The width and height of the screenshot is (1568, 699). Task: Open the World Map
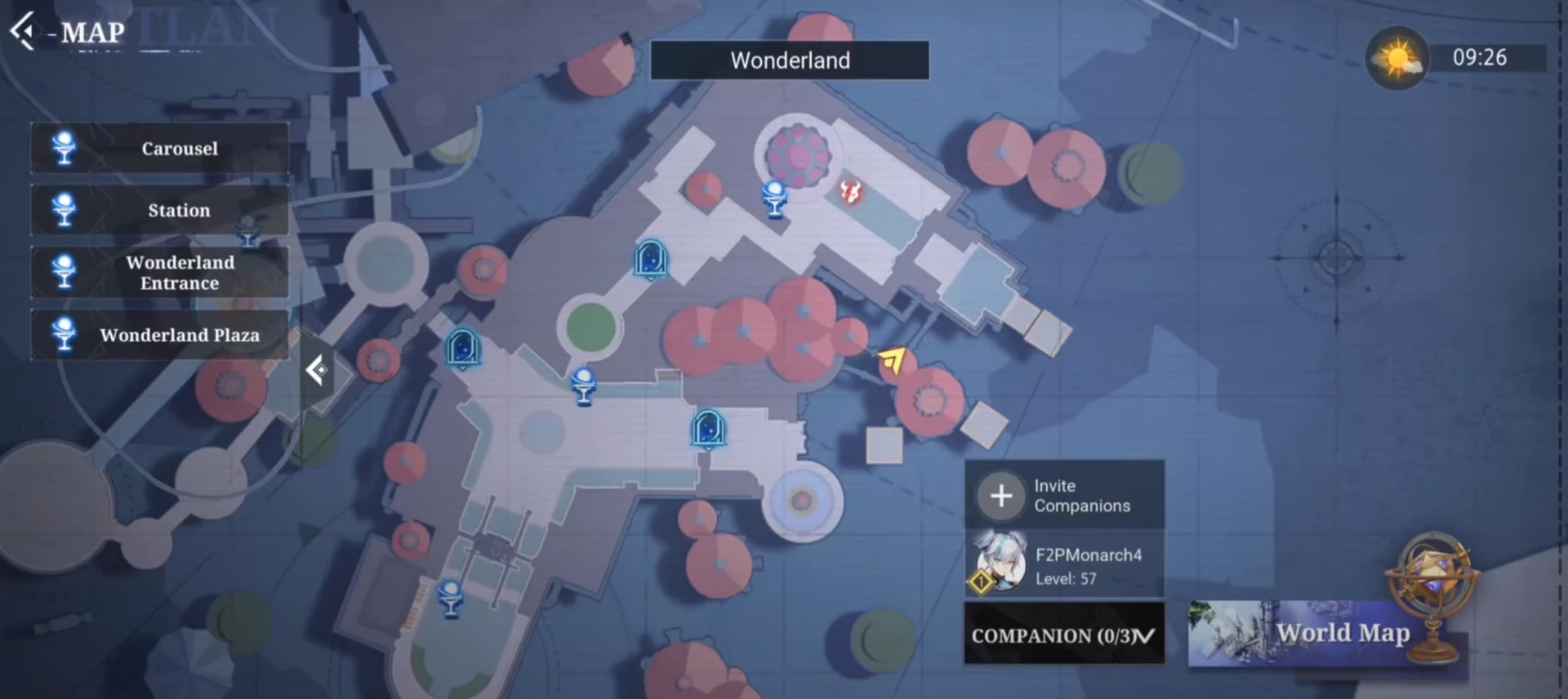tap(1328, 634)
